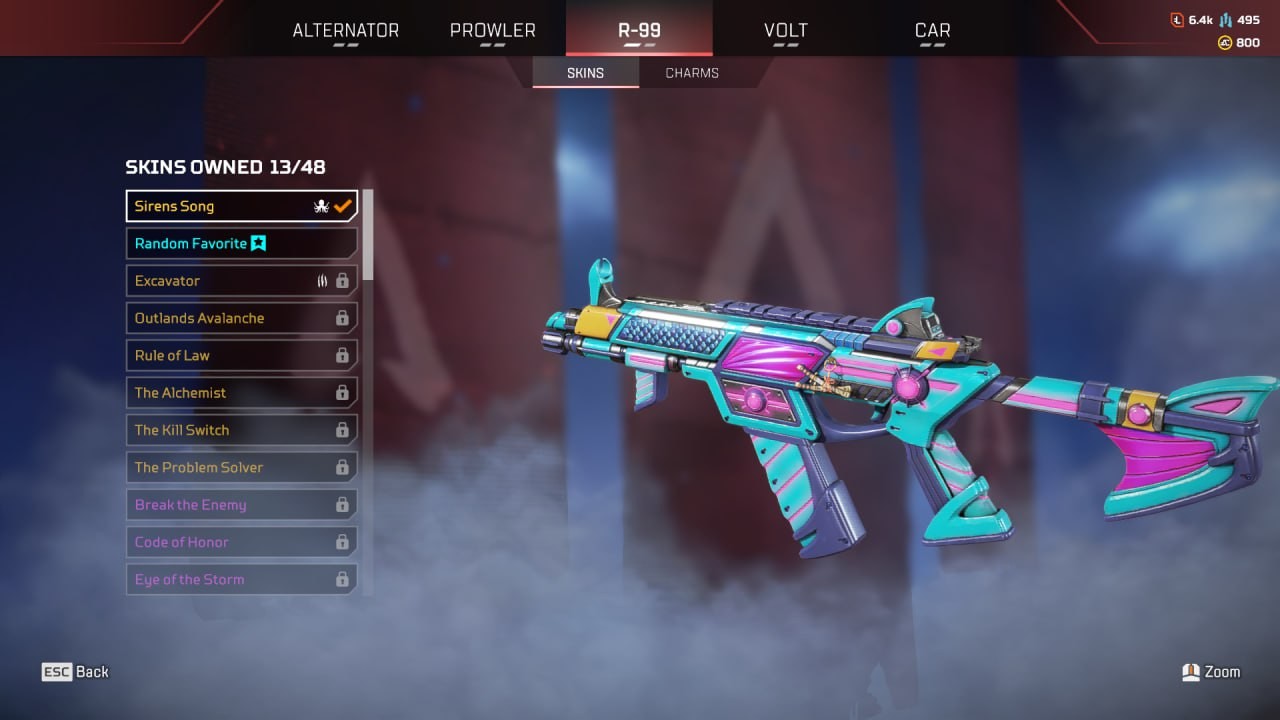Image resolution: width=1280 pixels, height=720 pixels.
Task: Switch to the Volt weapon tab
Action: coord(785,30)
